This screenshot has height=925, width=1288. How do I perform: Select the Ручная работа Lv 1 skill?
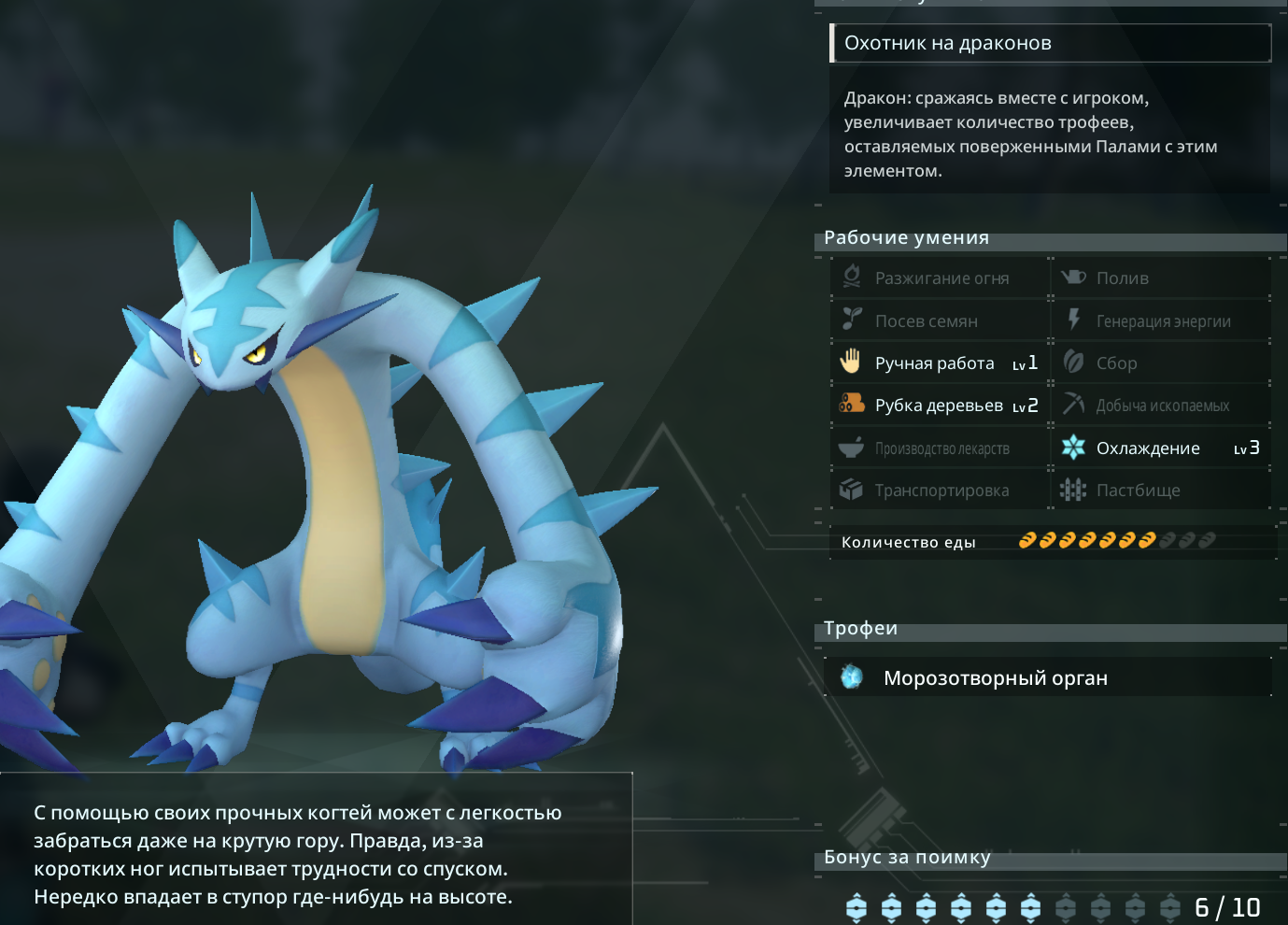(941, 363)
